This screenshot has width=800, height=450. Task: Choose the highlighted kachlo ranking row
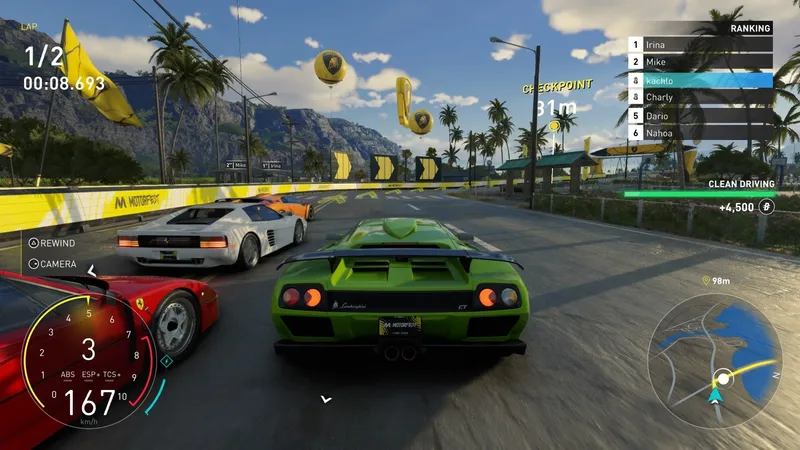700,80
